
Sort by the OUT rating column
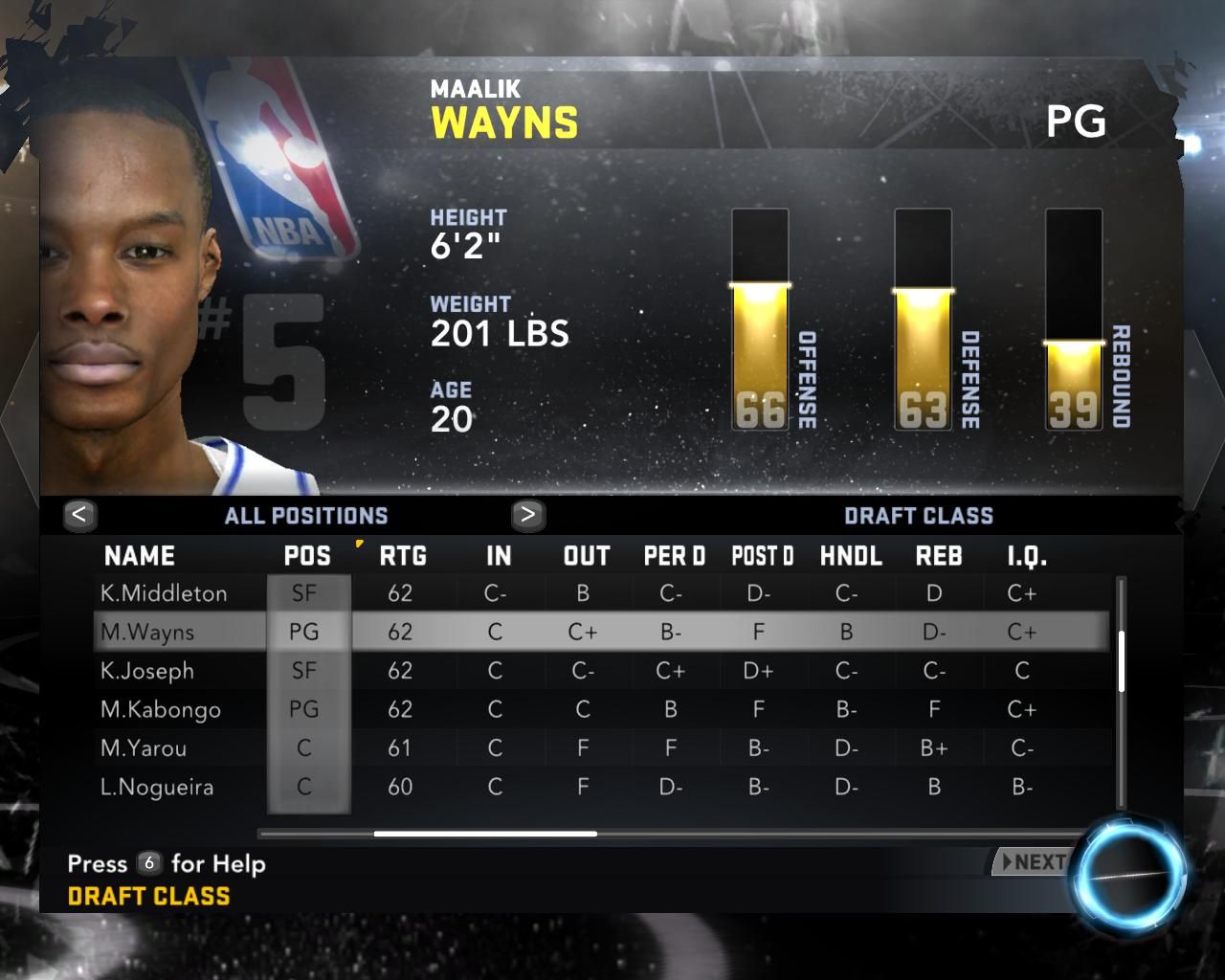tap(587, 556)
